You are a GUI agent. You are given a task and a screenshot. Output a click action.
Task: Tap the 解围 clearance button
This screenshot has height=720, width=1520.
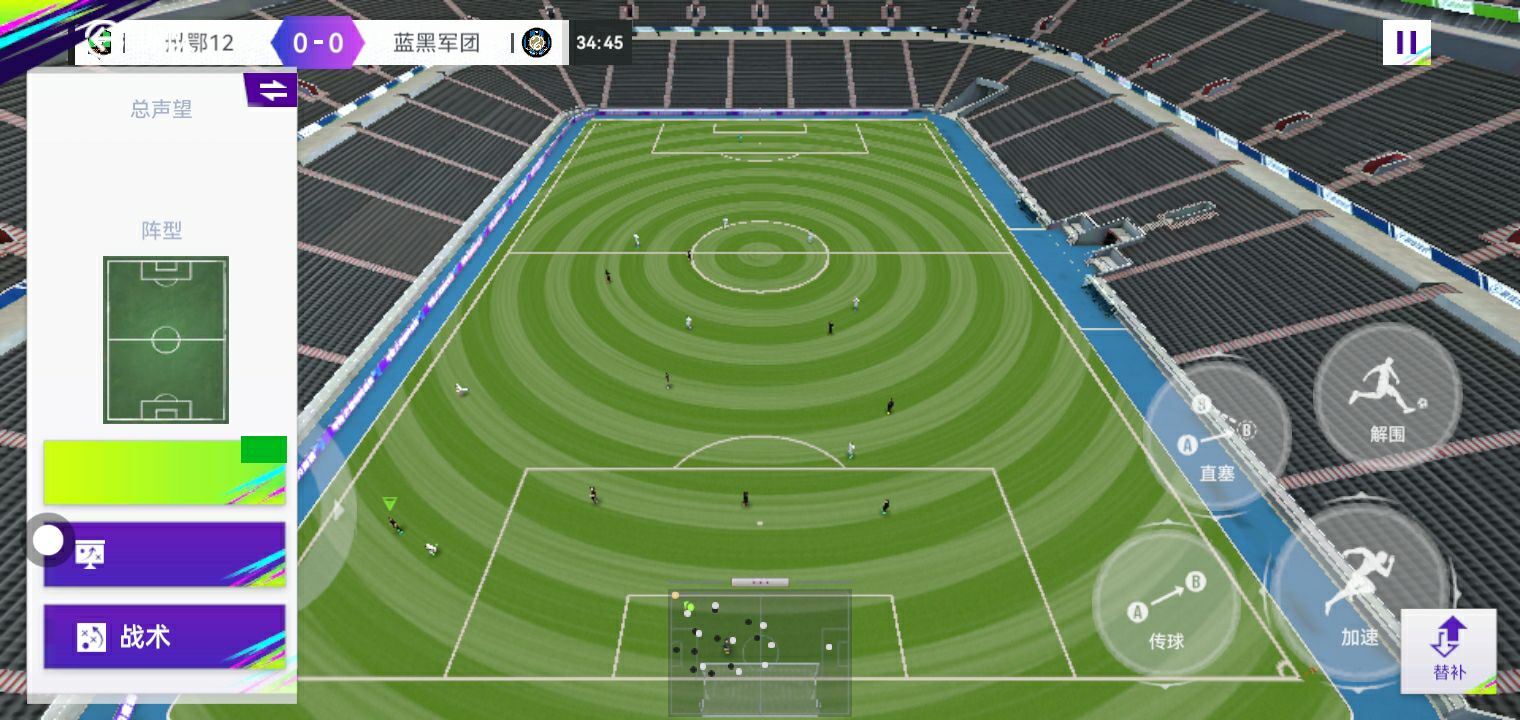[1386, 396]
